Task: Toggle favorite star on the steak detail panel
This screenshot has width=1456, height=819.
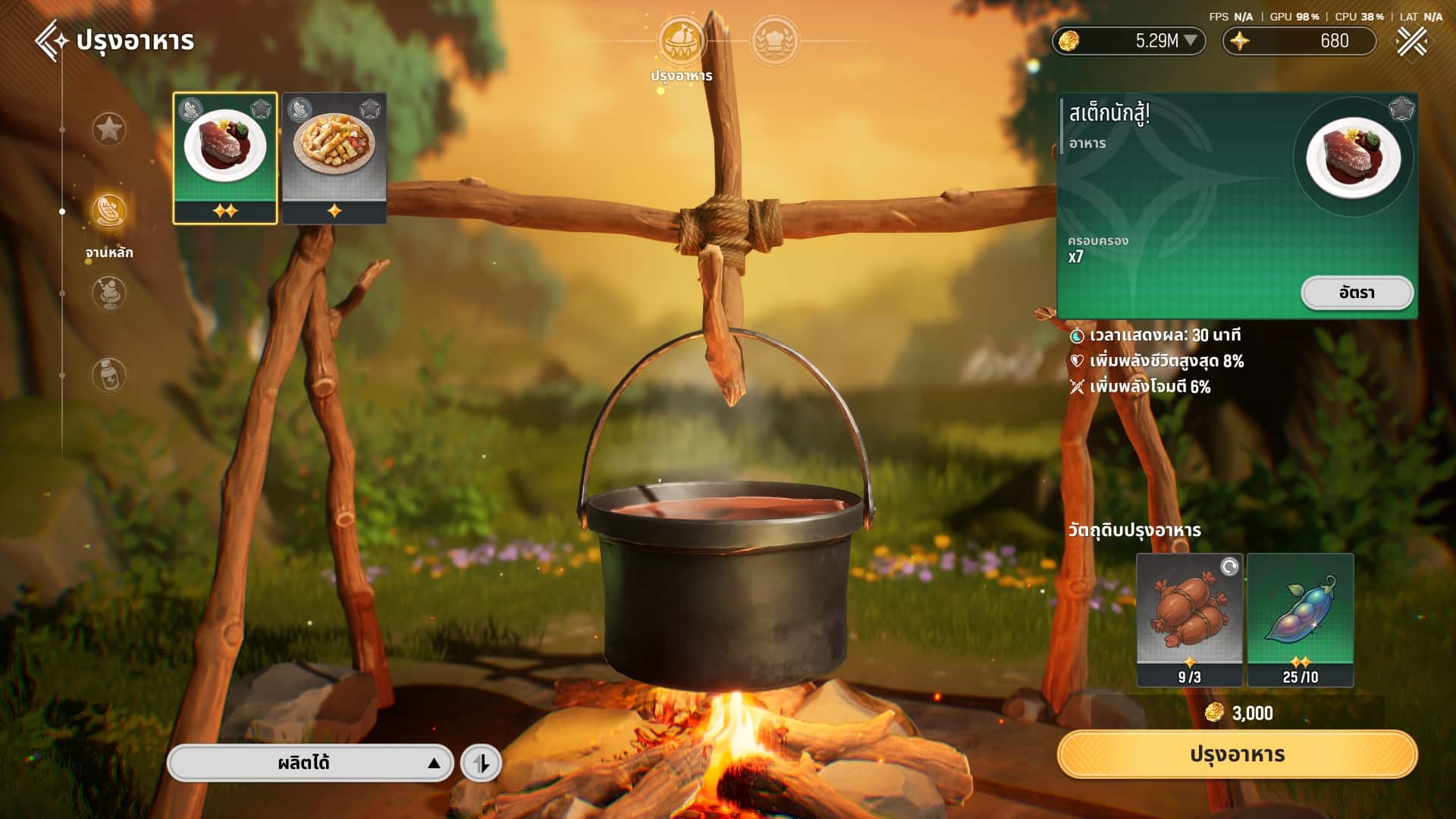Action: tap(1401, 109)
